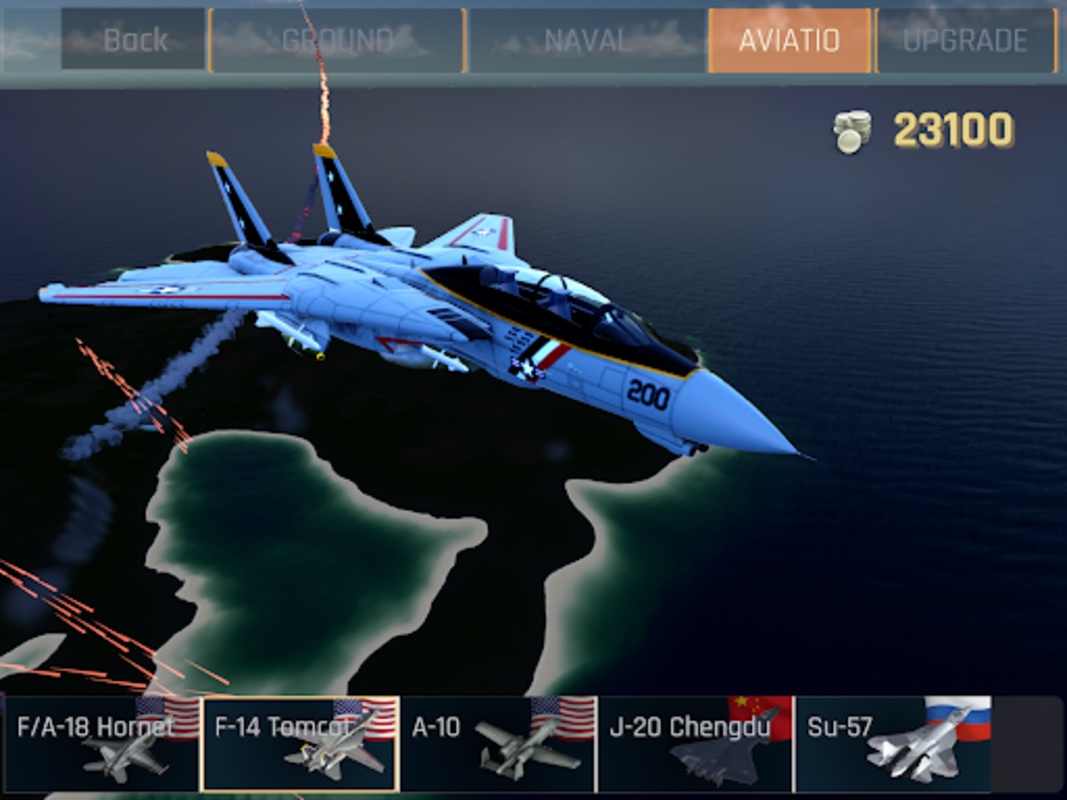Open the Upgrade tab
Image resolution: width=1067 pixels, height=800 pixels.
[965, 41]
